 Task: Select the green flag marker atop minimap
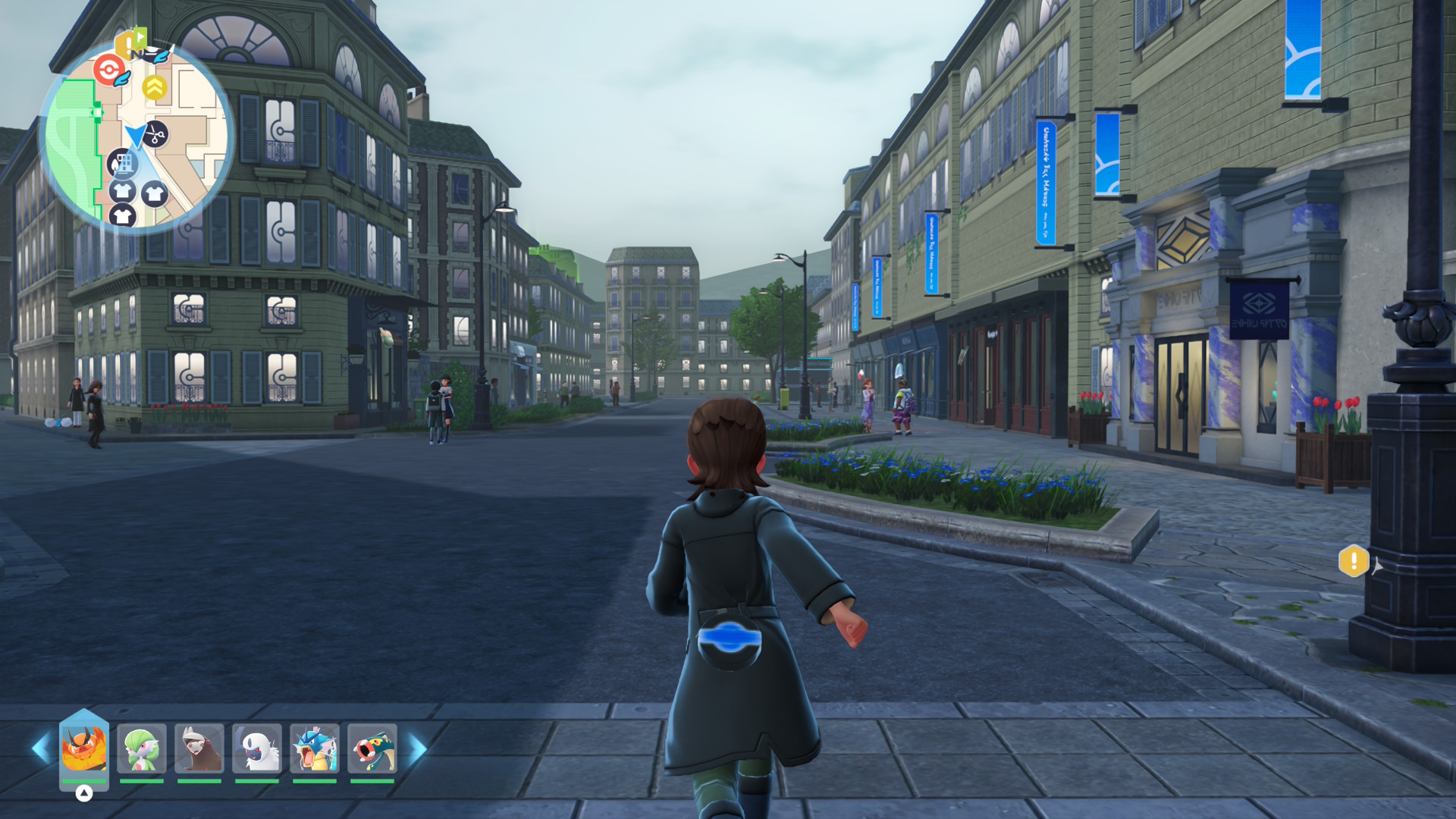click(x=139, y=36)
